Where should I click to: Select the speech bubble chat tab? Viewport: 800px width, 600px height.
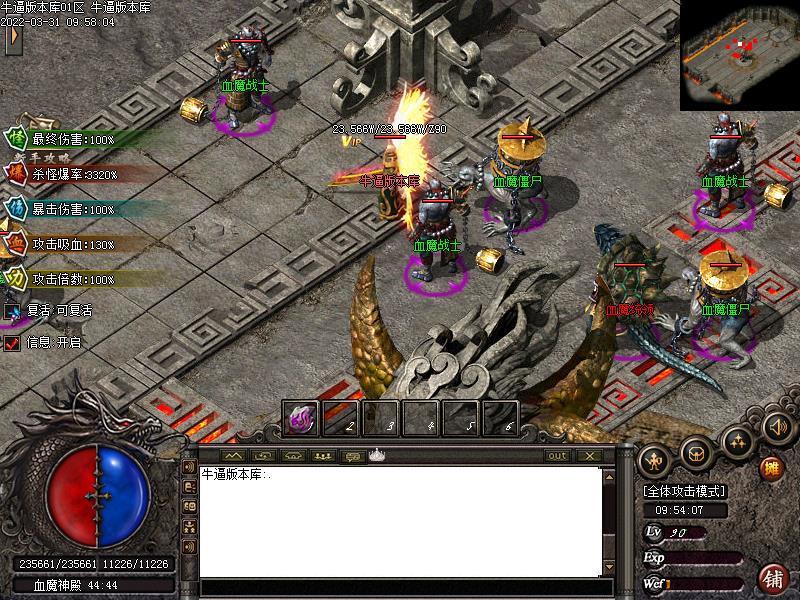352,456
